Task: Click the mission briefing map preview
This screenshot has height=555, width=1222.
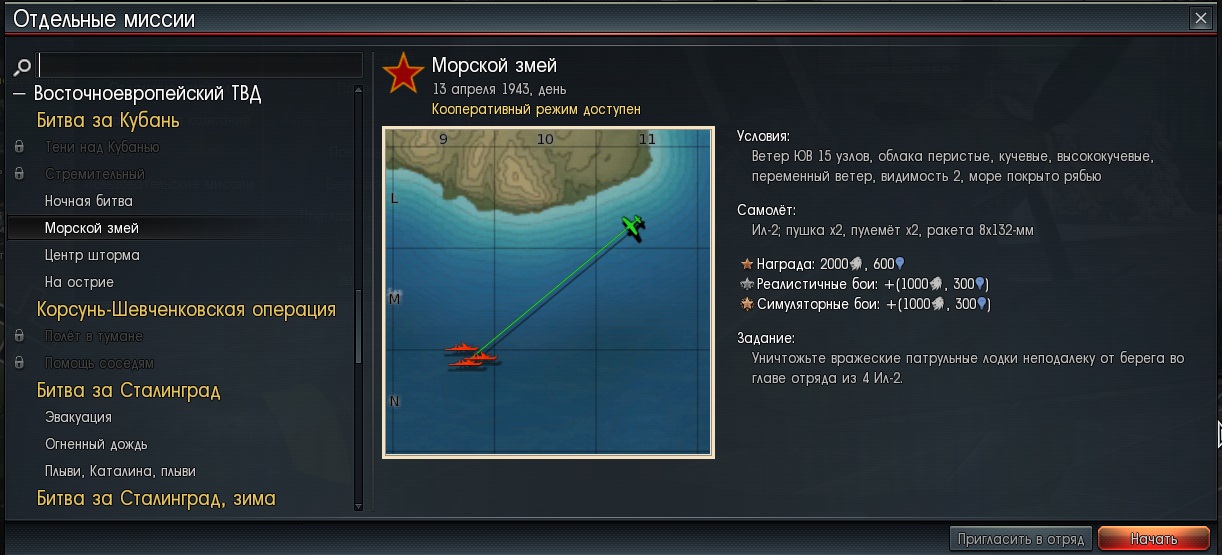Action: coord(548,292)
